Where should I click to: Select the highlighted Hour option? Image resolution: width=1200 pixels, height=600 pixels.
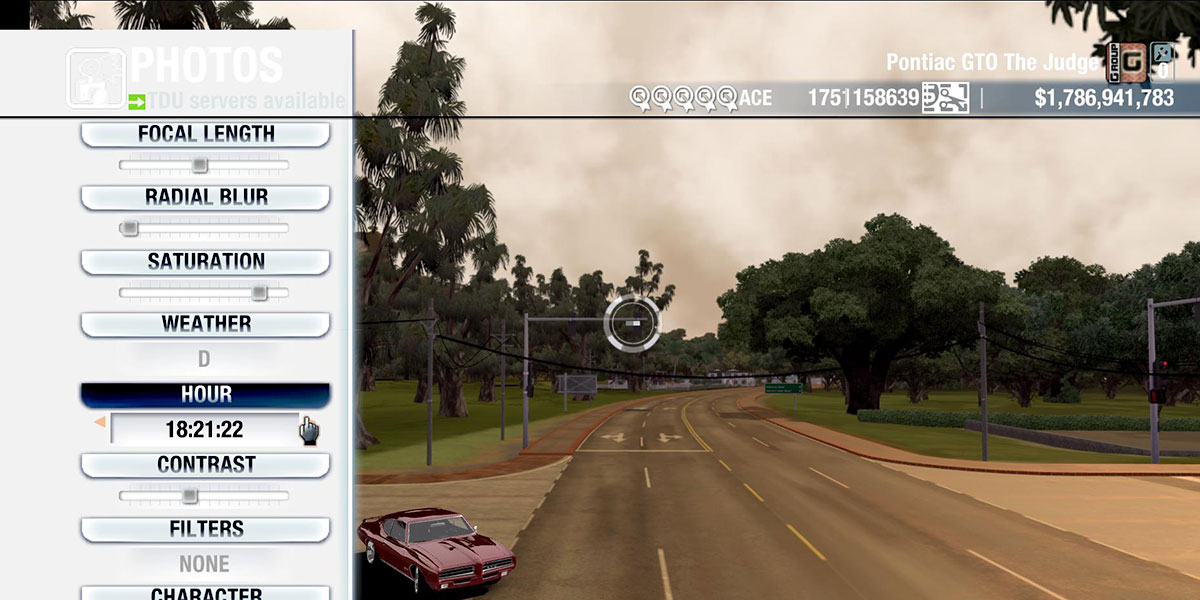(x=205, y=395)
